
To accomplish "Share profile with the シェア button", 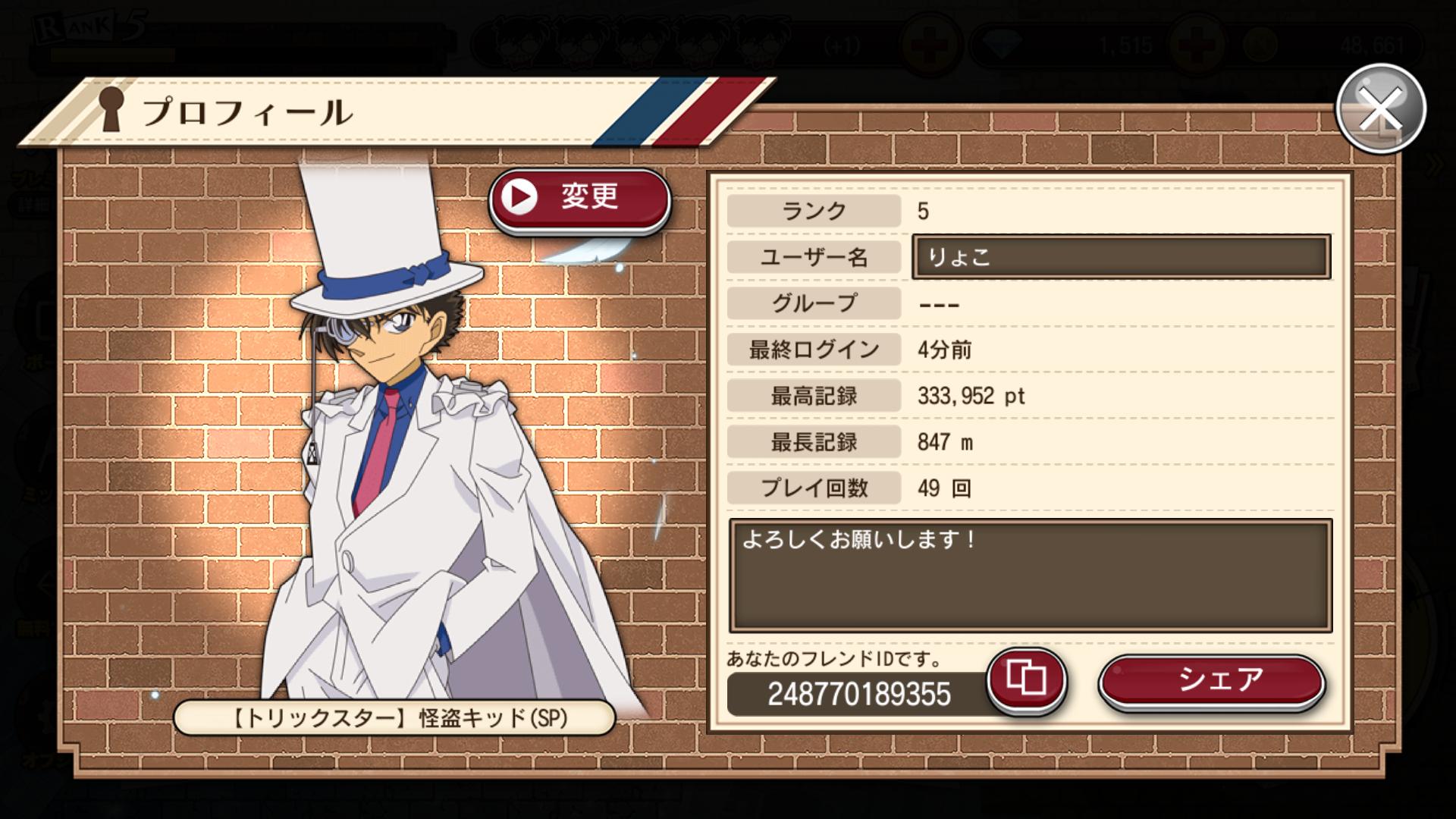I will tap(1211, 681).
